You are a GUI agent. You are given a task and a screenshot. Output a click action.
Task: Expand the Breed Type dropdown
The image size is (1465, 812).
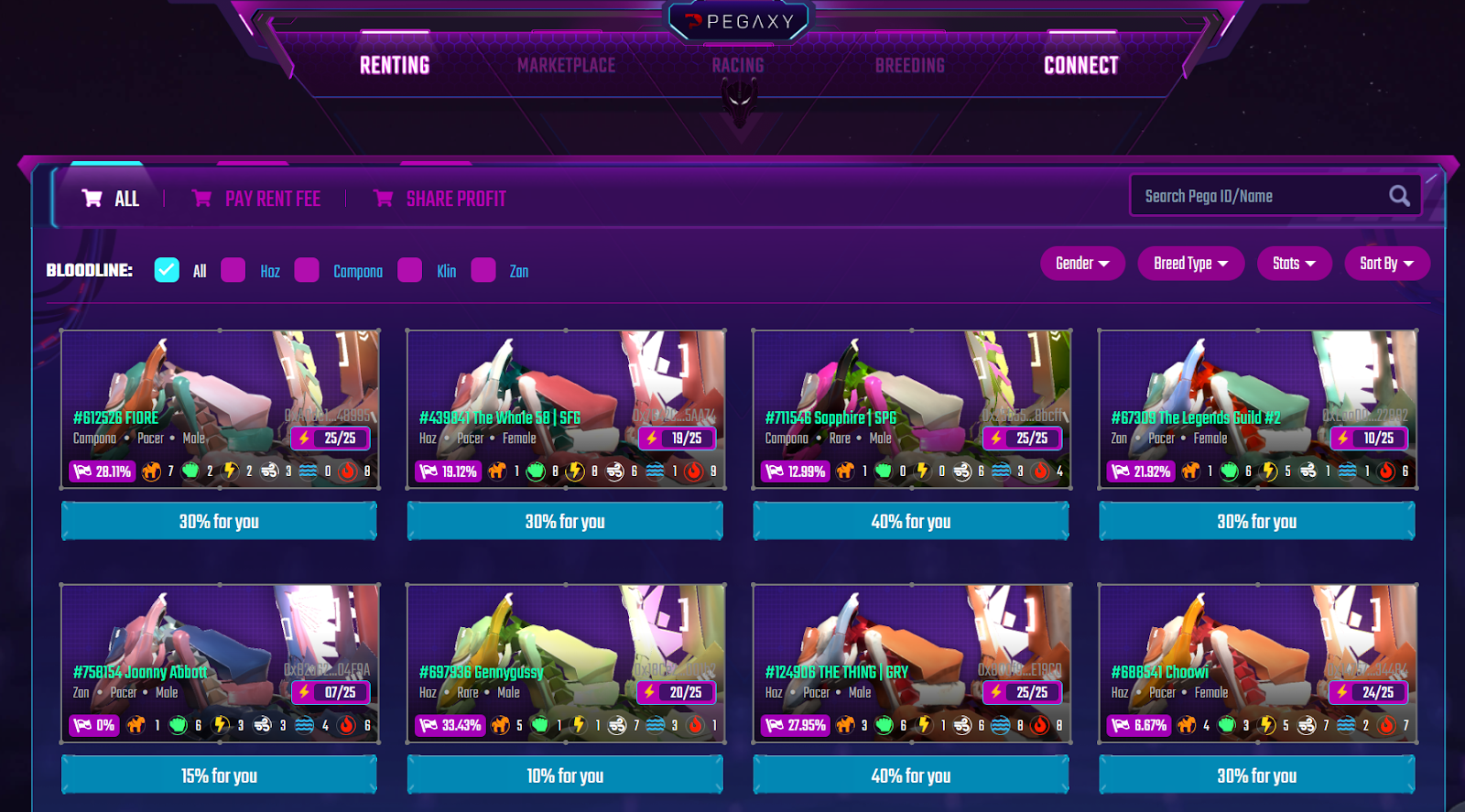pyautogui.click(x=1189, y=264)
